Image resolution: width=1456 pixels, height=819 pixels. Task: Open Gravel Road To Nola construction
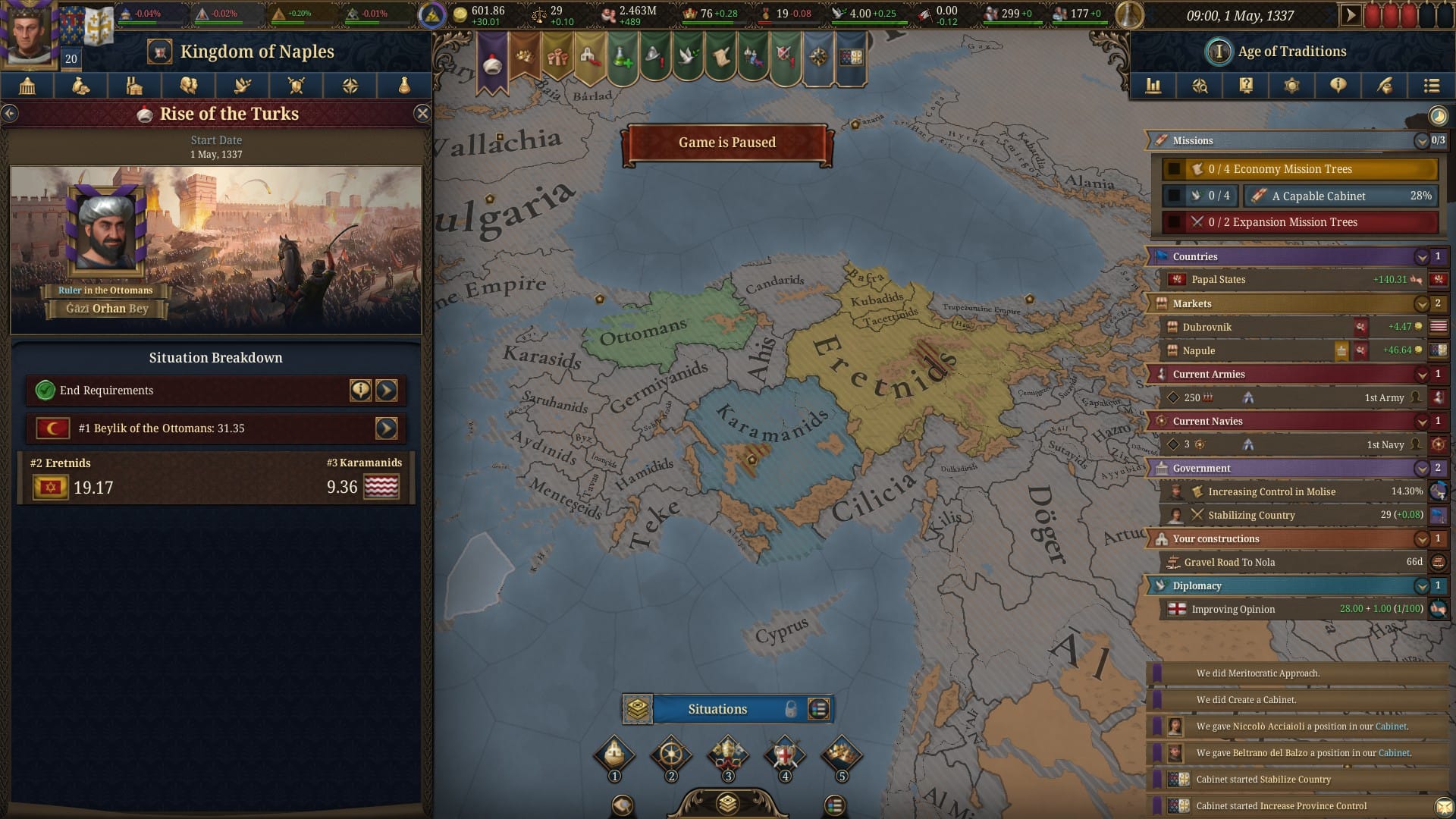pos(1289,563)
